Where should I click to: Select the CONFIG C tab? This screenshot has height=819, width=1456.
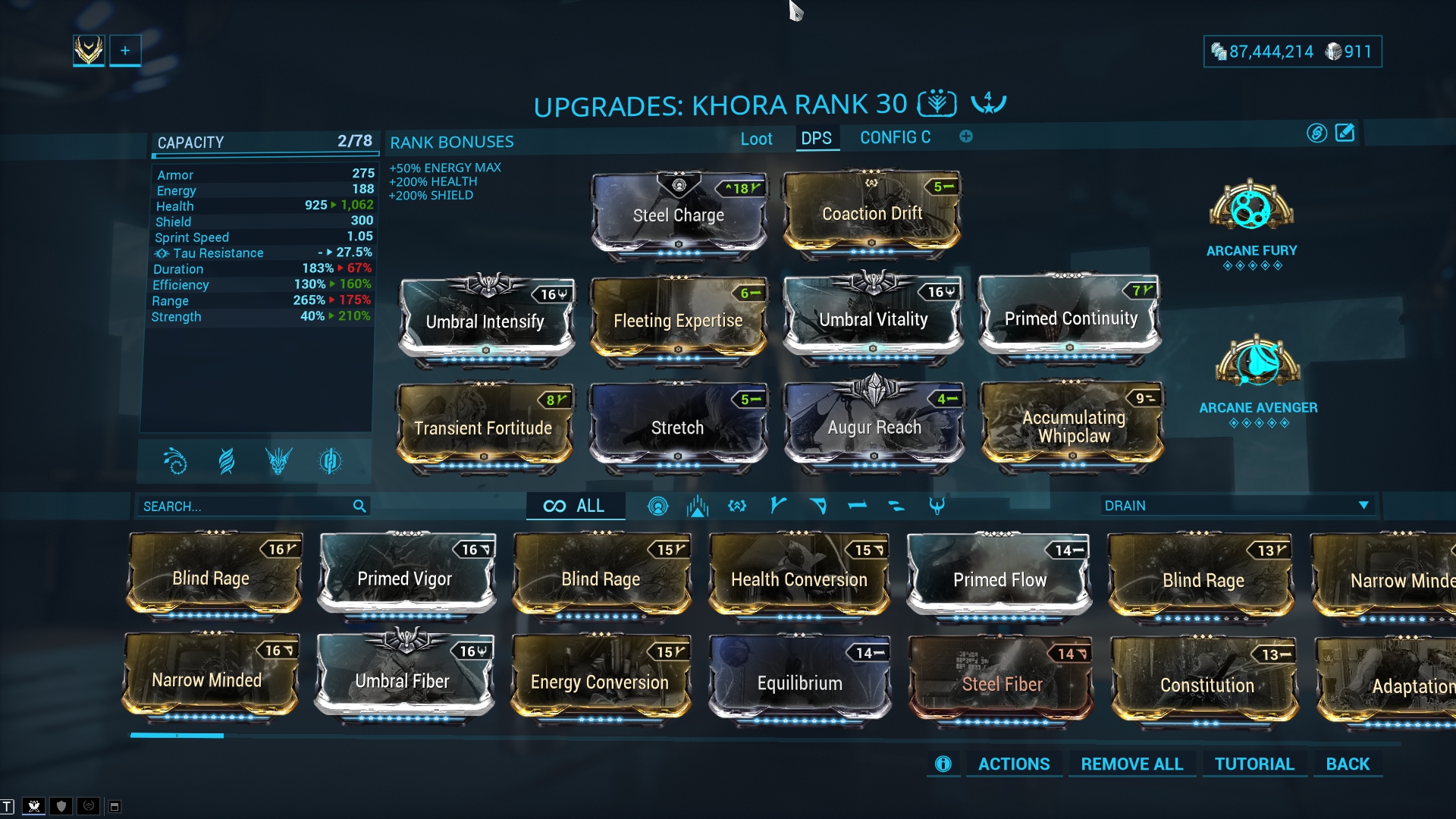[895, 138]
